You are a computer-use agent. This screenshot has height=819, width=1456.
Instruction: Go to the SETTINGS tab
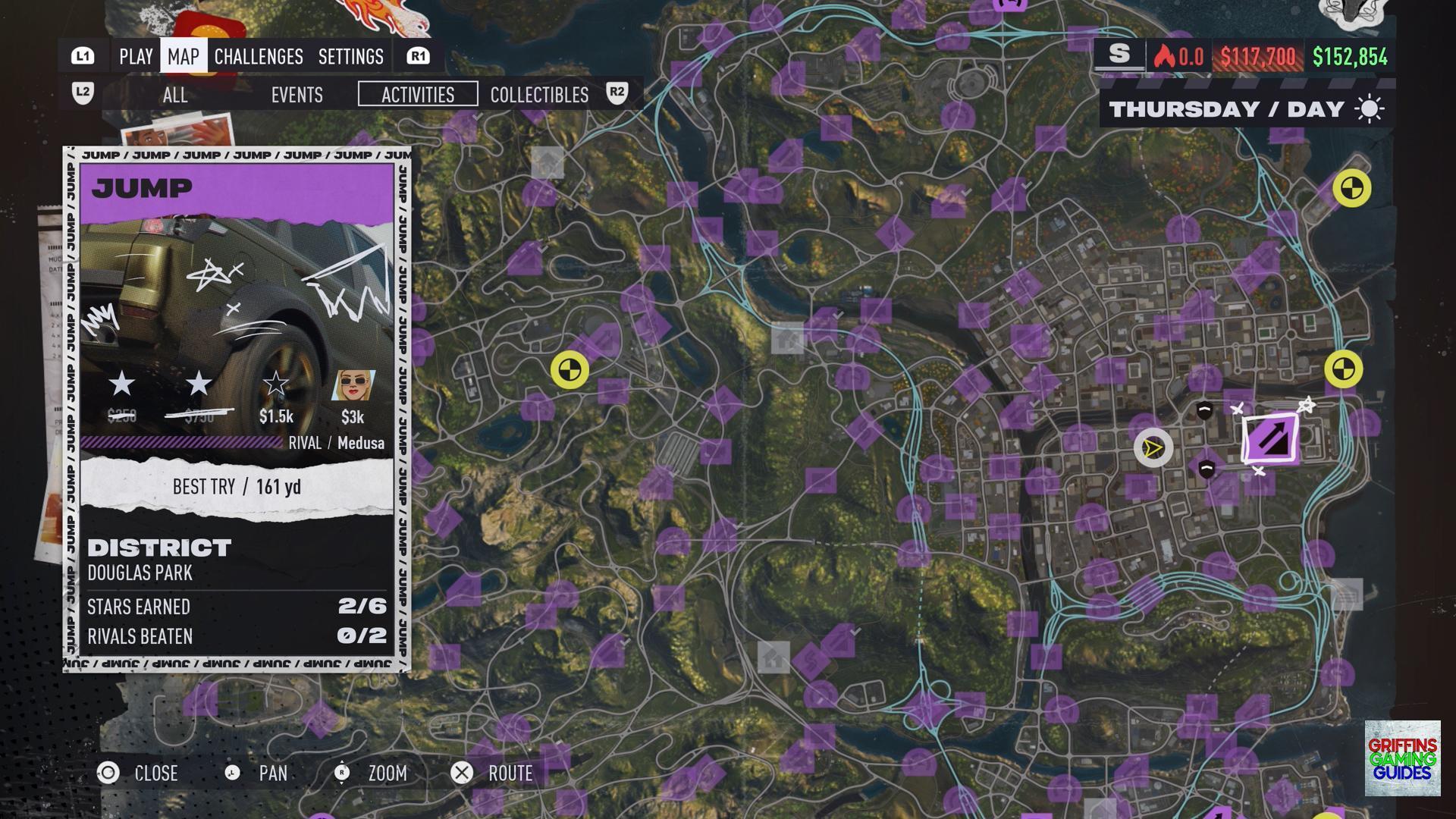click(x=351, y=57)
